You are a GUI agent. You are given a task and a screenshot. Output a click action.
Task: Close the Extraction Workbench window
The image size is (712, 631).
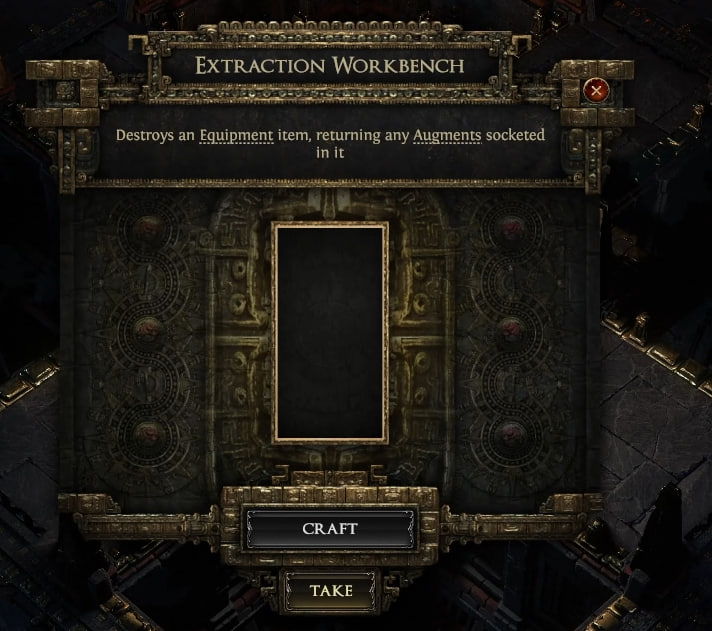coord(597,91)
